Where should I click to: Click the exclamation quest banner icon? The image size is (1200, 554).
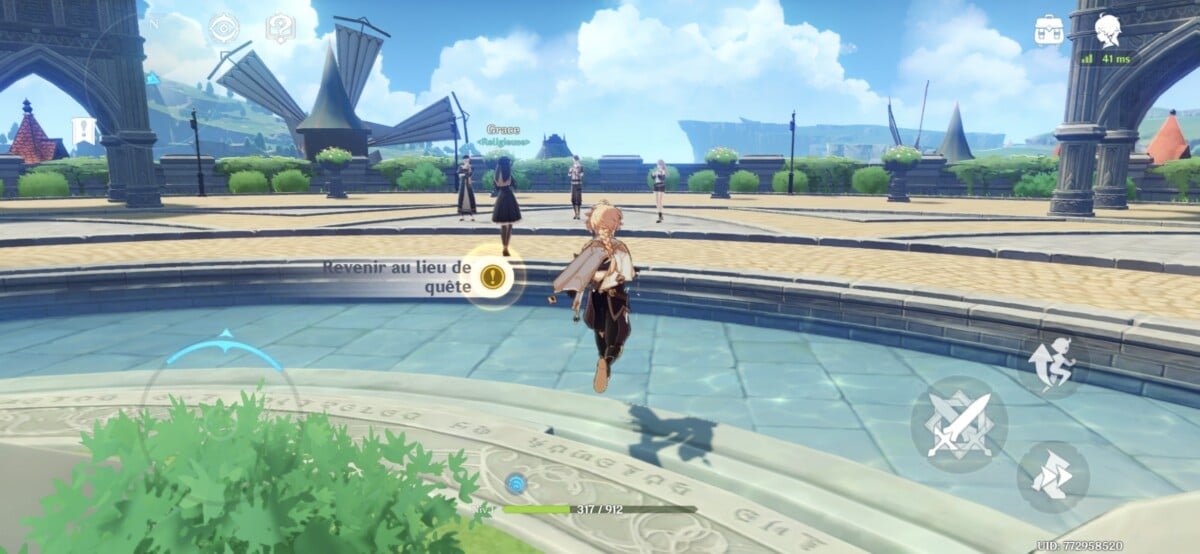tap(84, 130)
